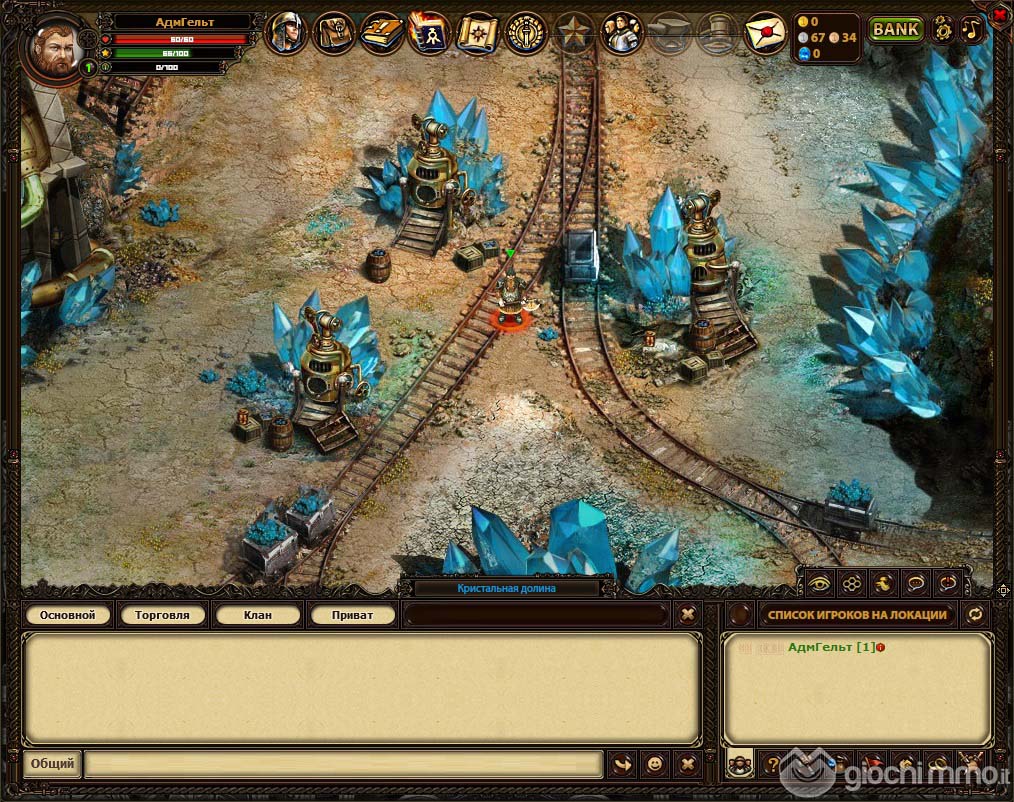Open the smiley emoticon picker

654,764
